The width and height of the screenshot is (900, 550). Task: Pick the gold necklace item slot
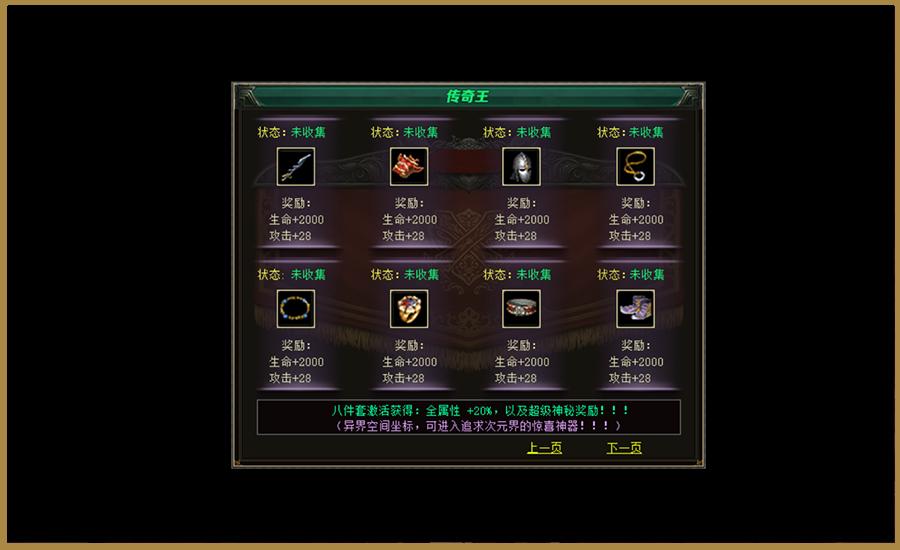(635, 166)
